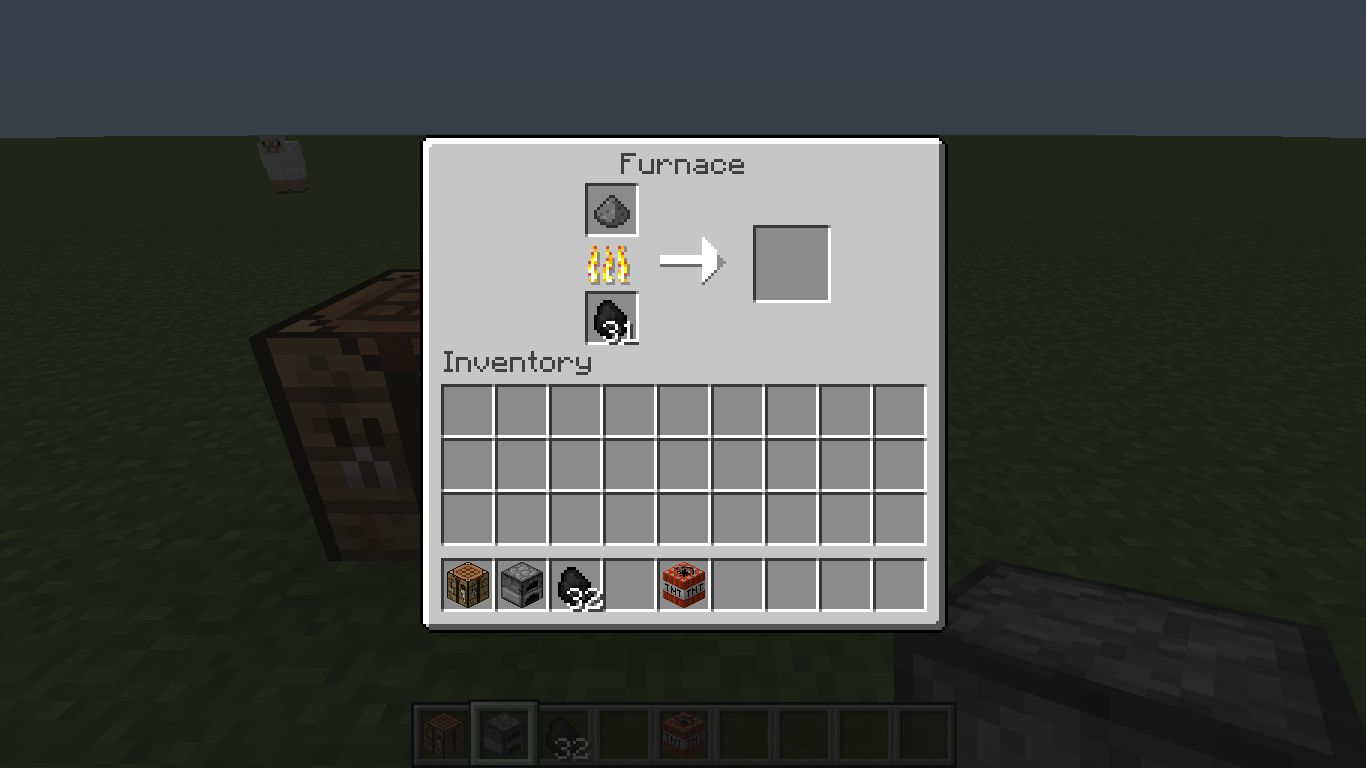Pick up the charcoal stack from the fuel slot
This screenshot has width=1366, height=768.
[611, 318]
